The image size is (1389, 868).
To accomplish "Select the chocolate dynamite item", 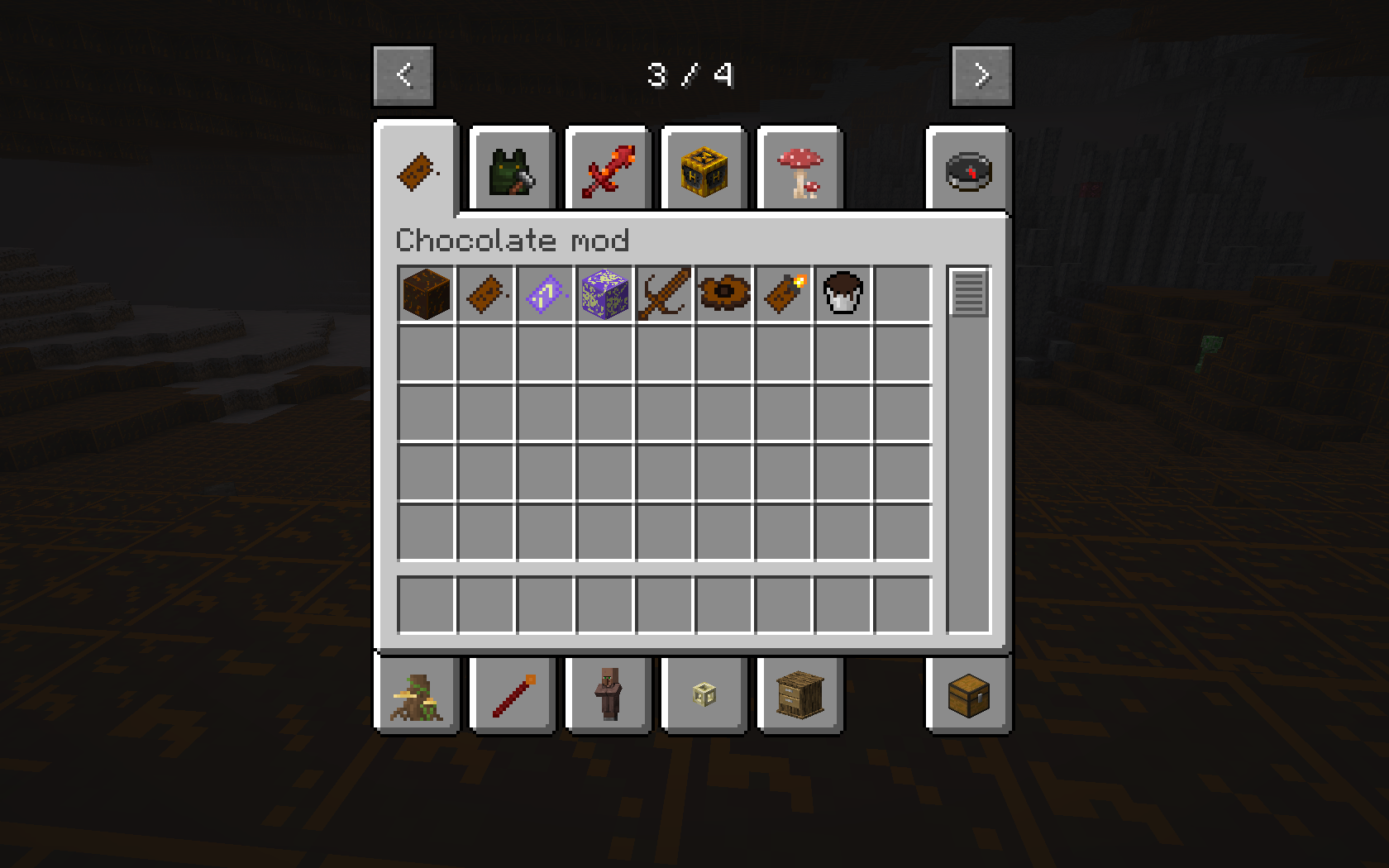I will click(x=783, y=294).
